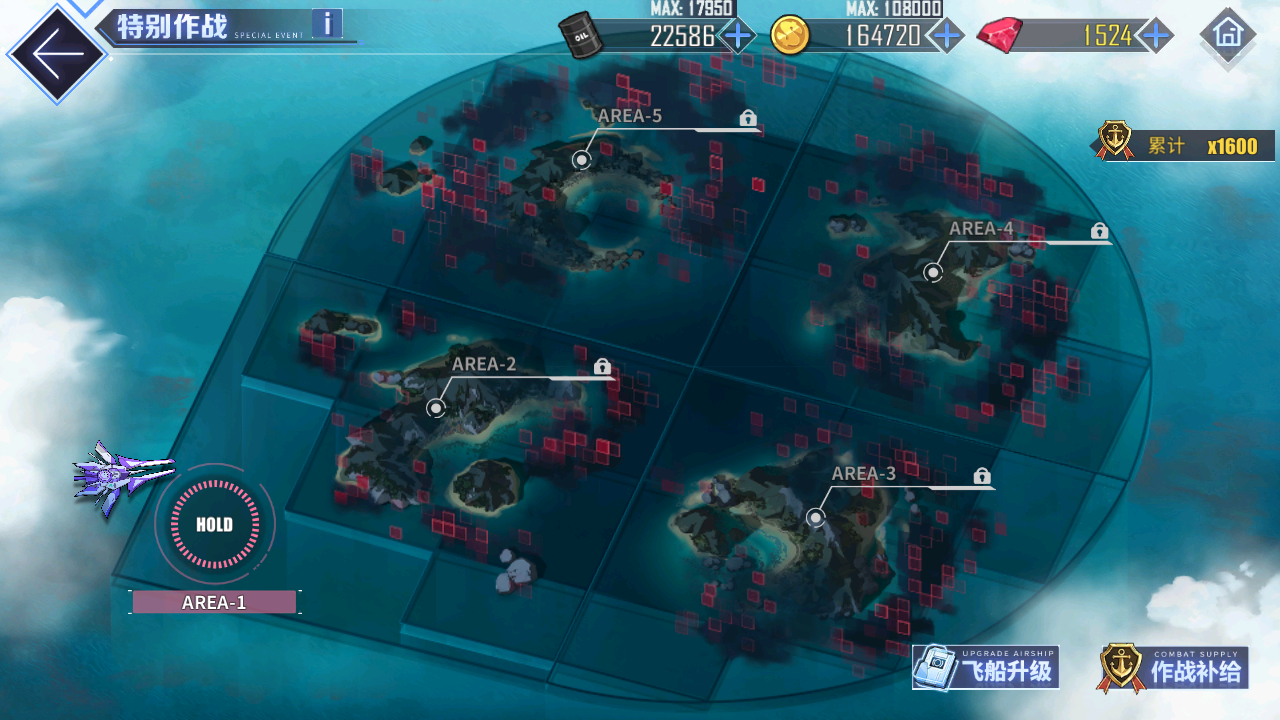
Task: Choose the AREA-3 map marker
Action: pos(815,517)
